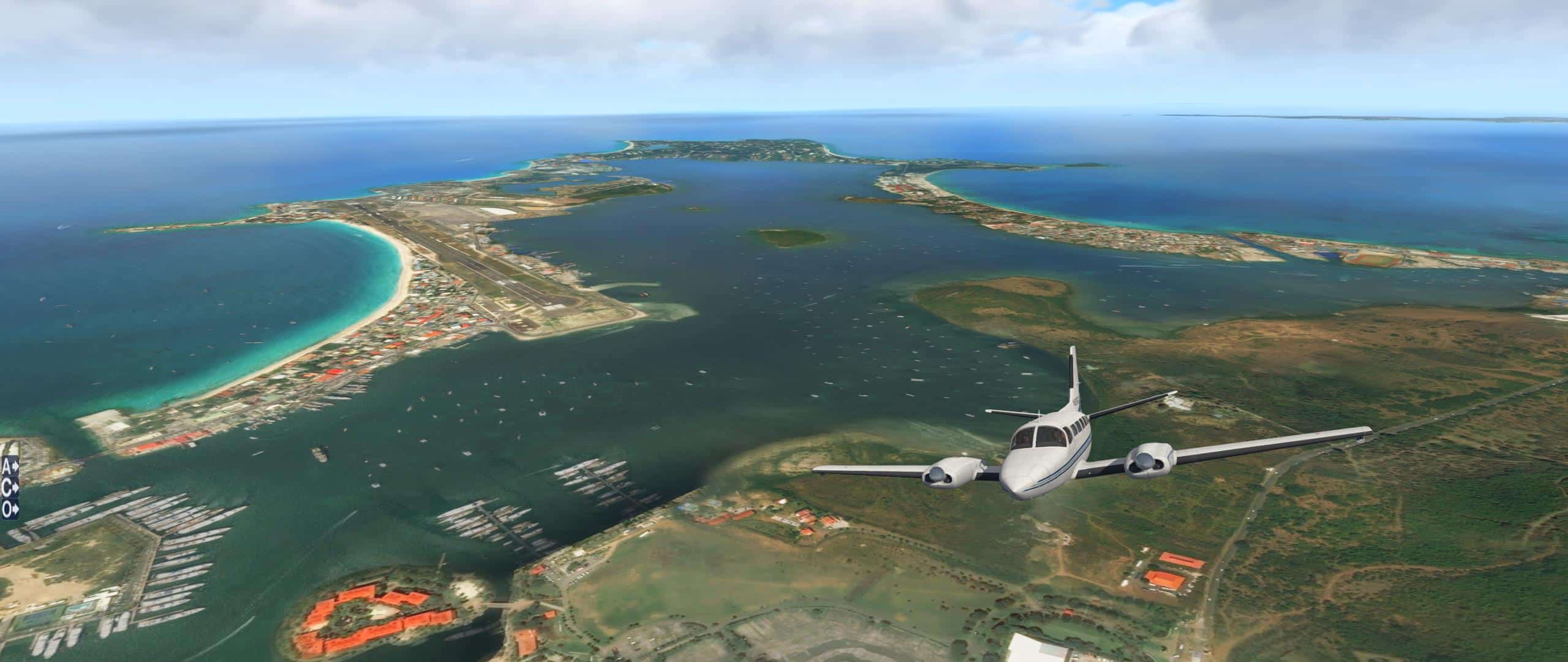Open the 'C' arrow side tab
This screenshot has width=1568, height=662.
click(x=9, y=488)
